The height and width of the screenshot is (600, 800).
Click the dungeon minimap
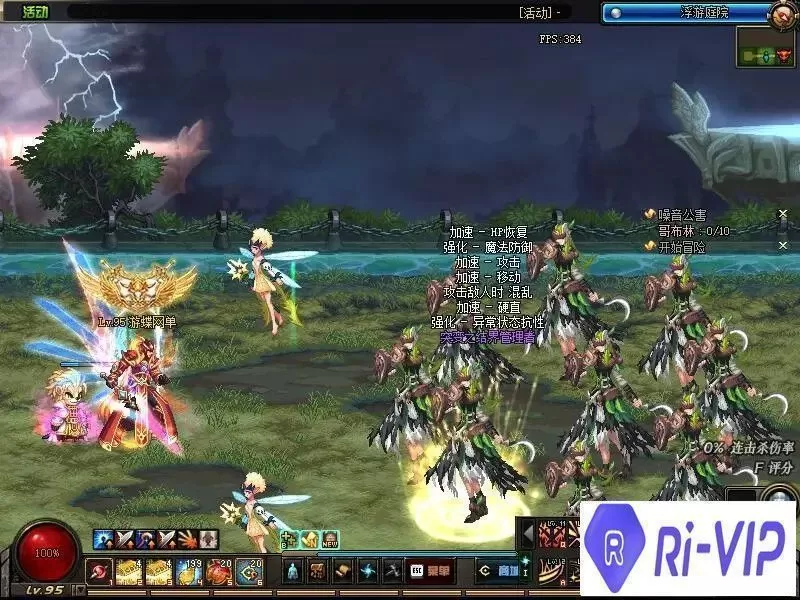(x=766, y=47)
